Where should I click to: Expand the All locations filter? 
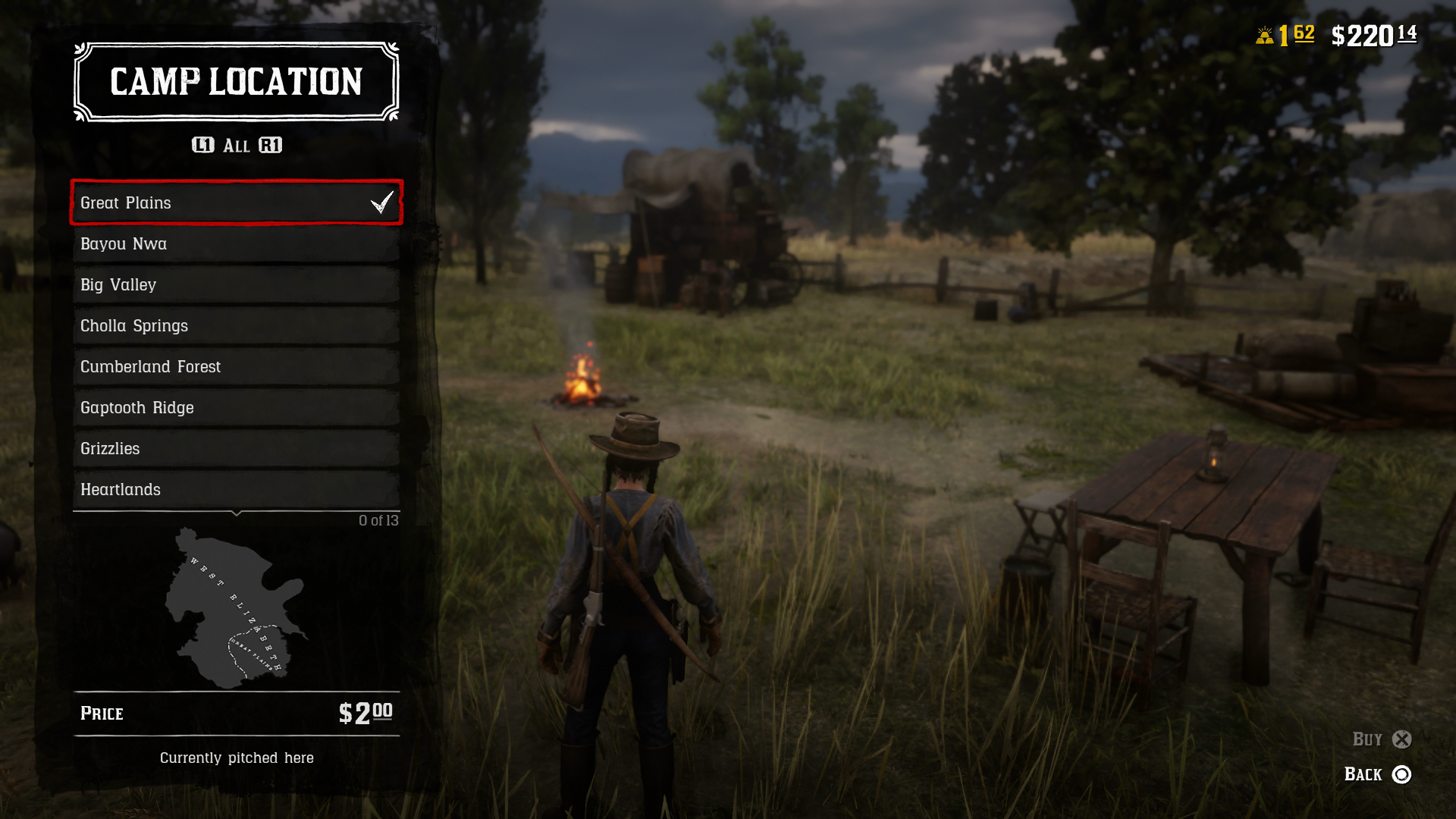(236, 146)
